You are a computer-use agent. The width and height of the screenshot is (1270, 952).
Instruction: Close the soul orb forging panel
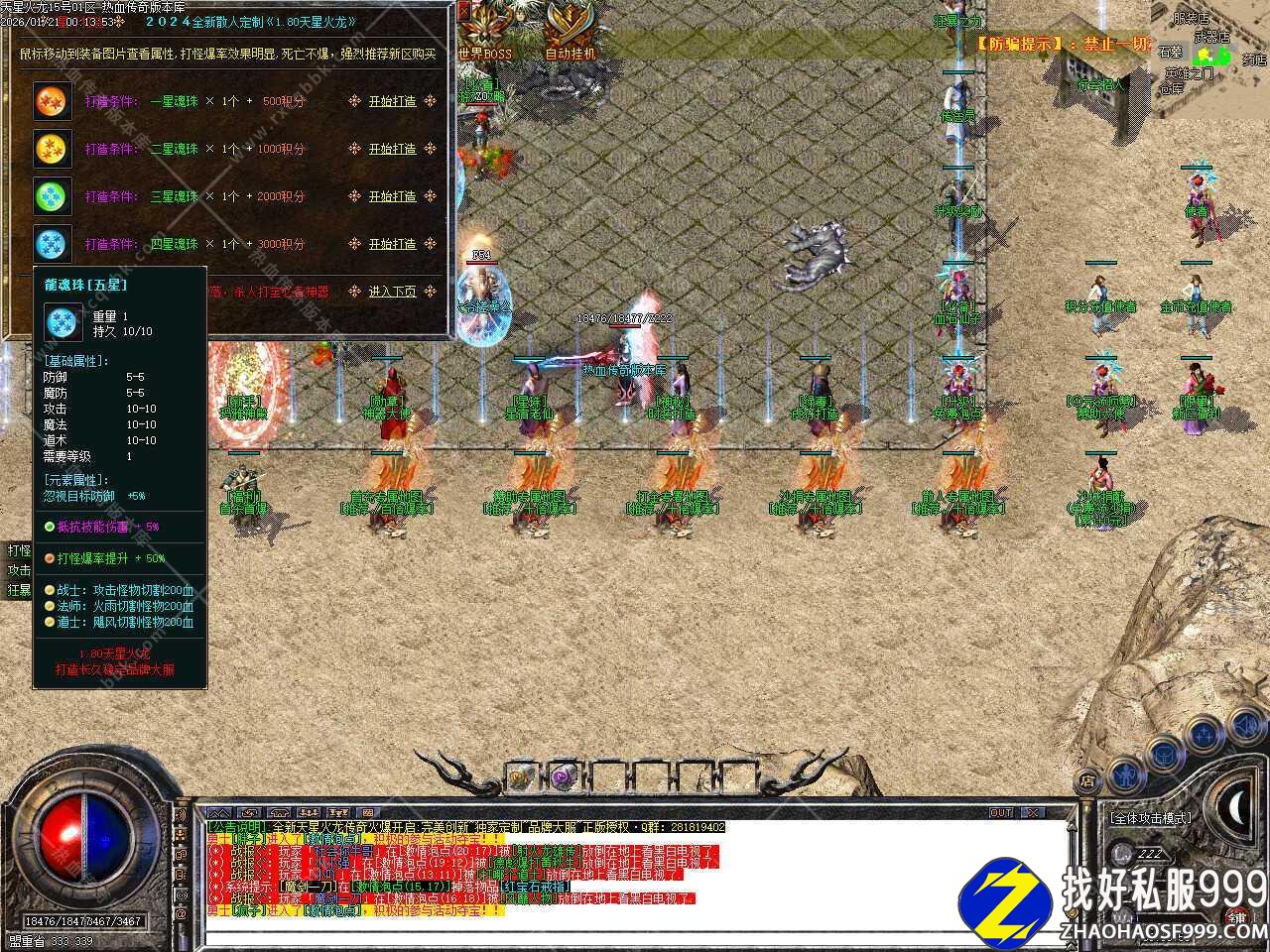(x=465, y=12)
